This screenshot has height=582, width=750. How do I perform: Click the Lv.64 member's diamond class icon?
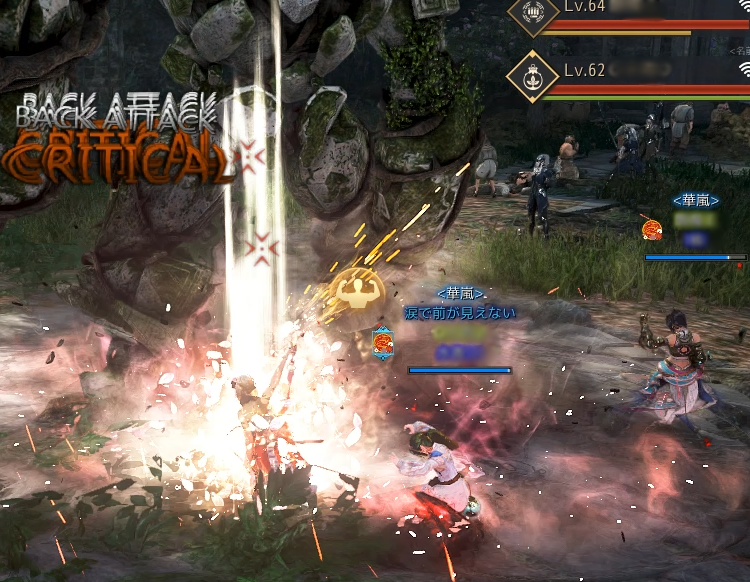[532, 14]
